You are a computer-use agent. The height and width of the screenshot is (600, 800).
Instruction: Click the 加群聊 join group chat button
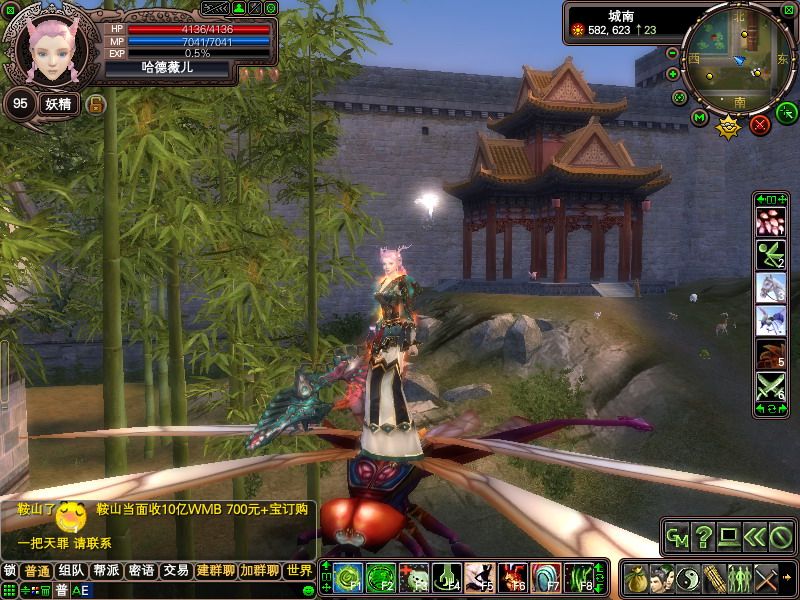[x=259, y=571]
